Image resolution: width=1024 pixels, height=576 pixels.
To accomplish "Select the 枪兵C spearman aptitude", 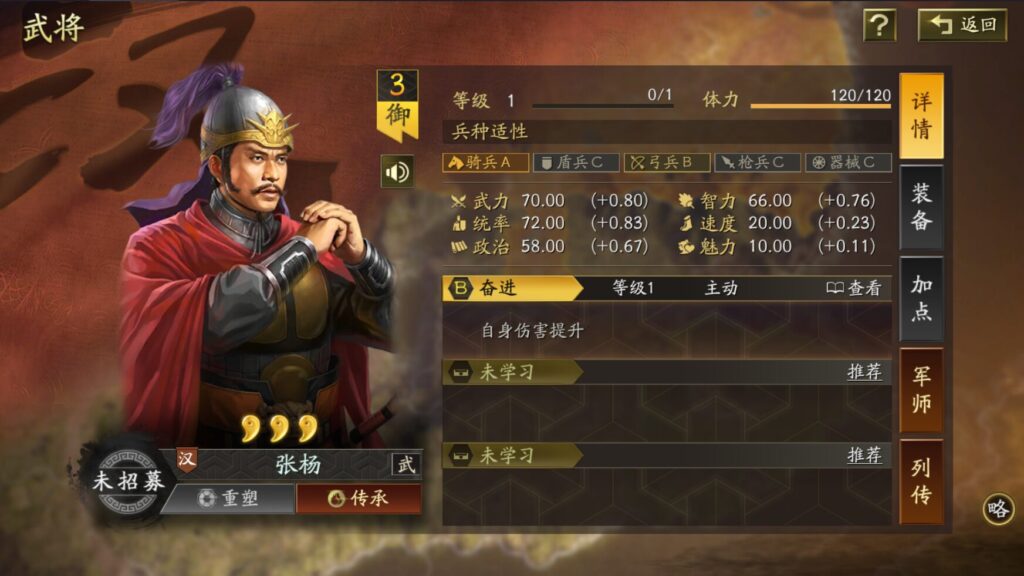I will point(757,162).
